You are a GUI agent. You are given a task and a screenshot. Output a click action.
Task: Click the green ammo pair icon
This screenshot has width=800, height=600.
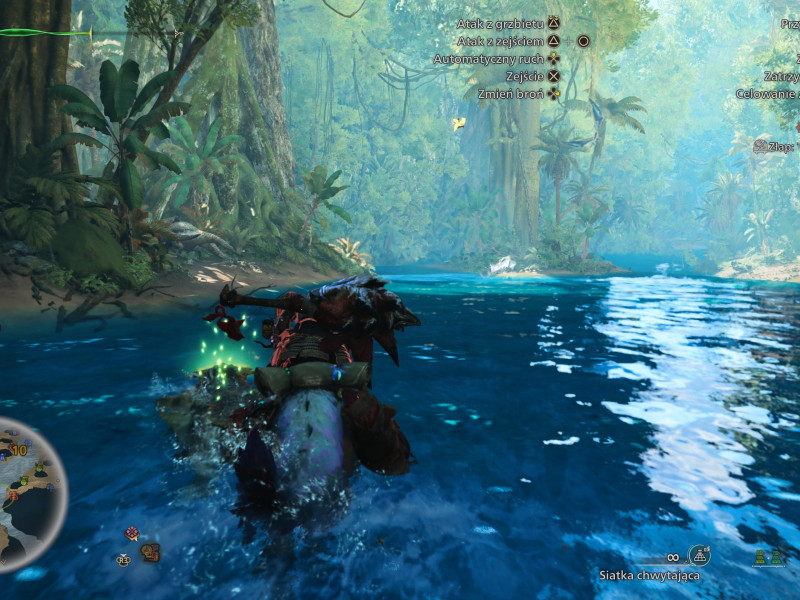(768, 557)
